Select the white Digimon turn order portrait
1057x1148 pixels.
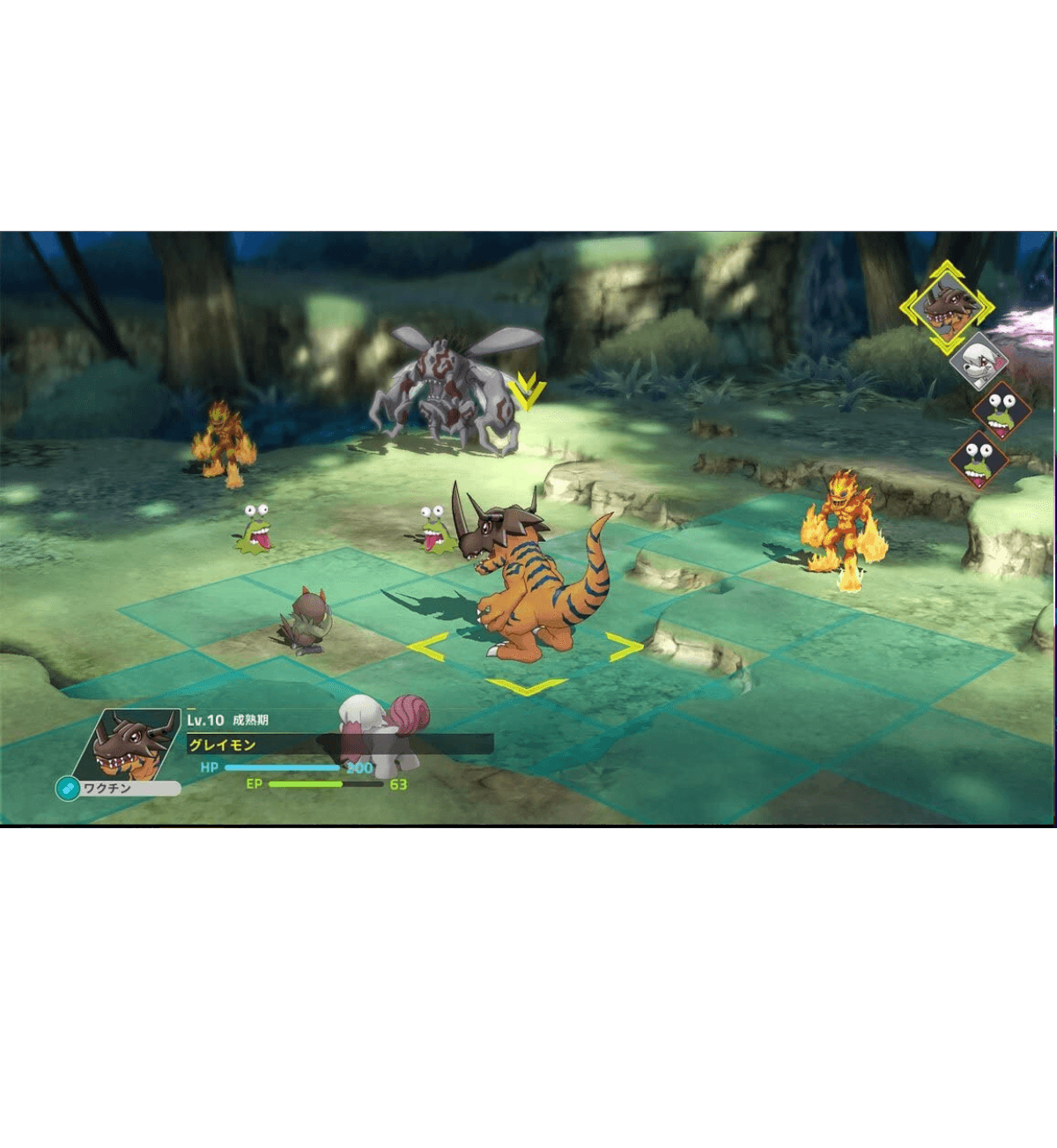(979, 359)
